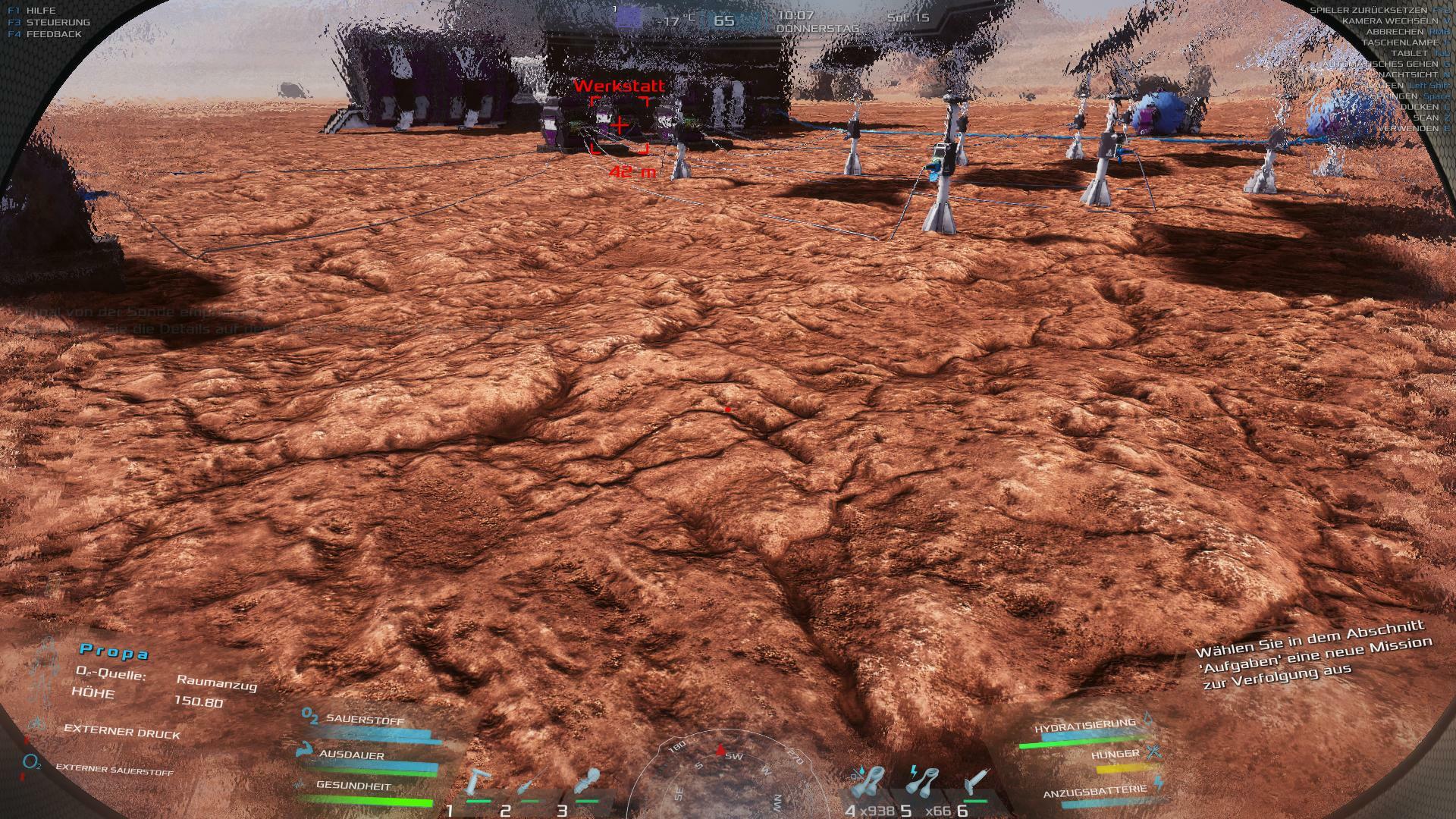
Task: Click the red Werkstatt waypoint marker
Action: click(620, 125)
